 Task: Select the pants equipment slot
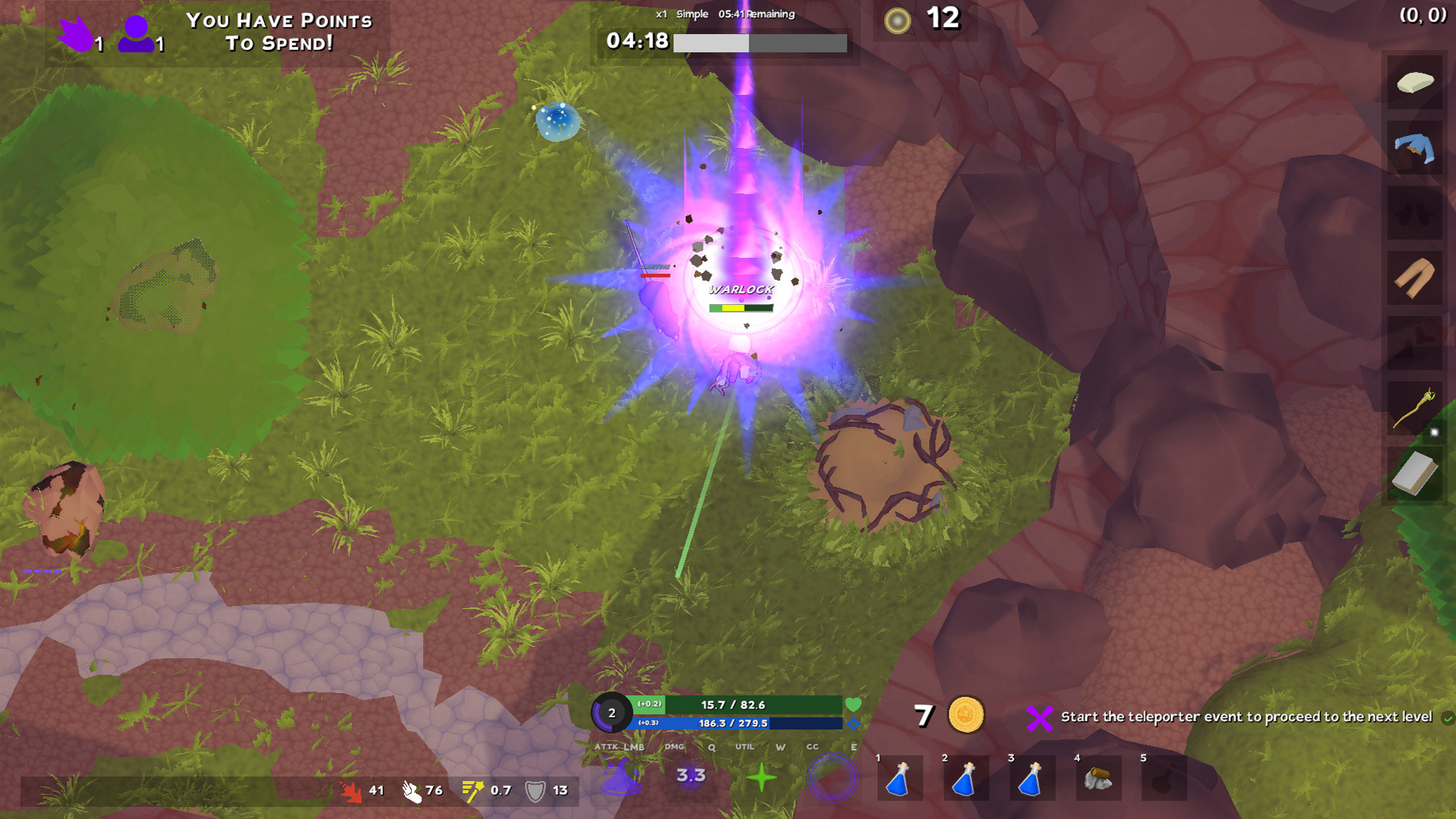coord(1414,278)
